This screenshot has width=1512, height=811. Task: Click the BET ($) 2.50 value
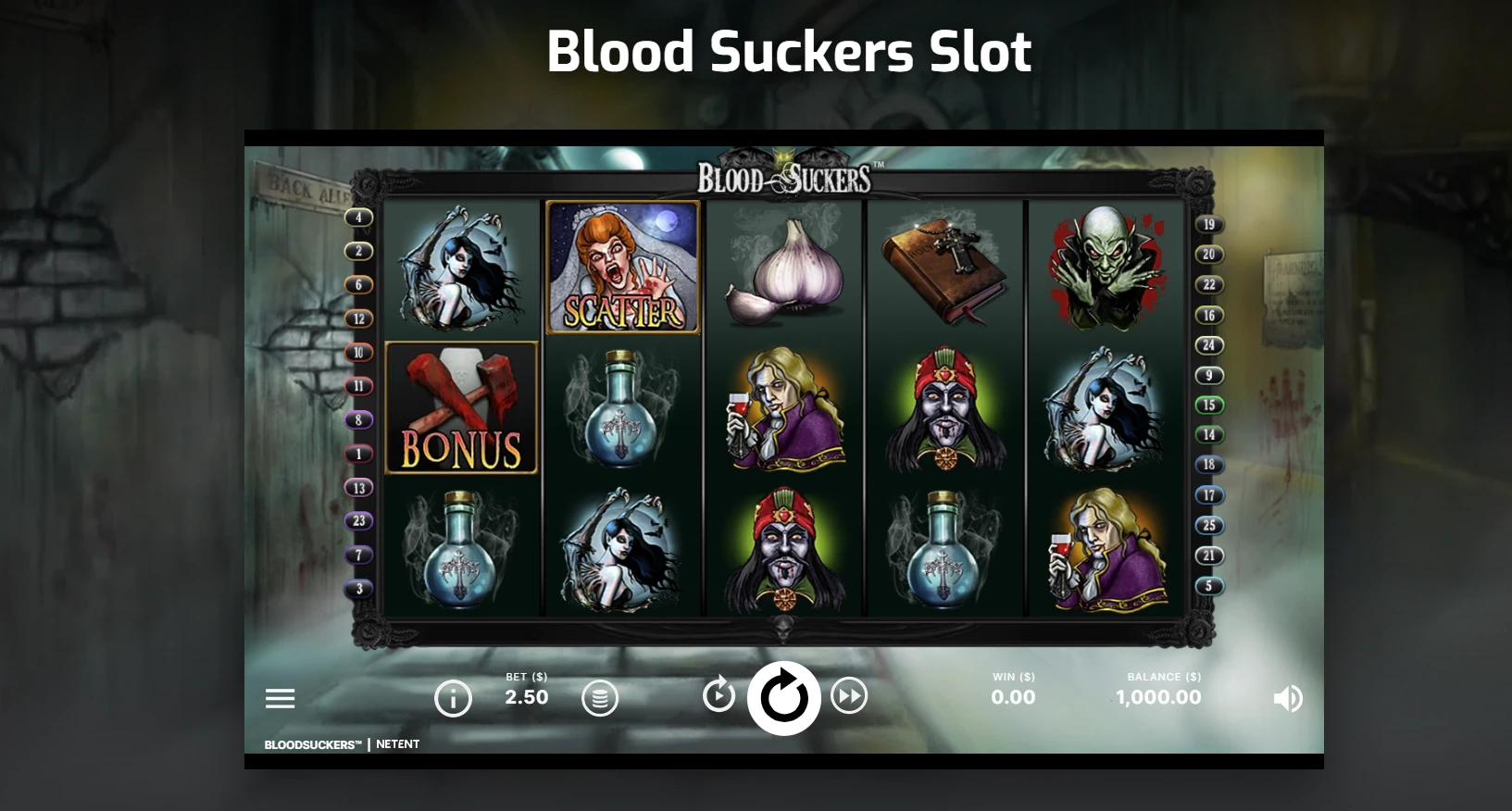pos(525,697)
